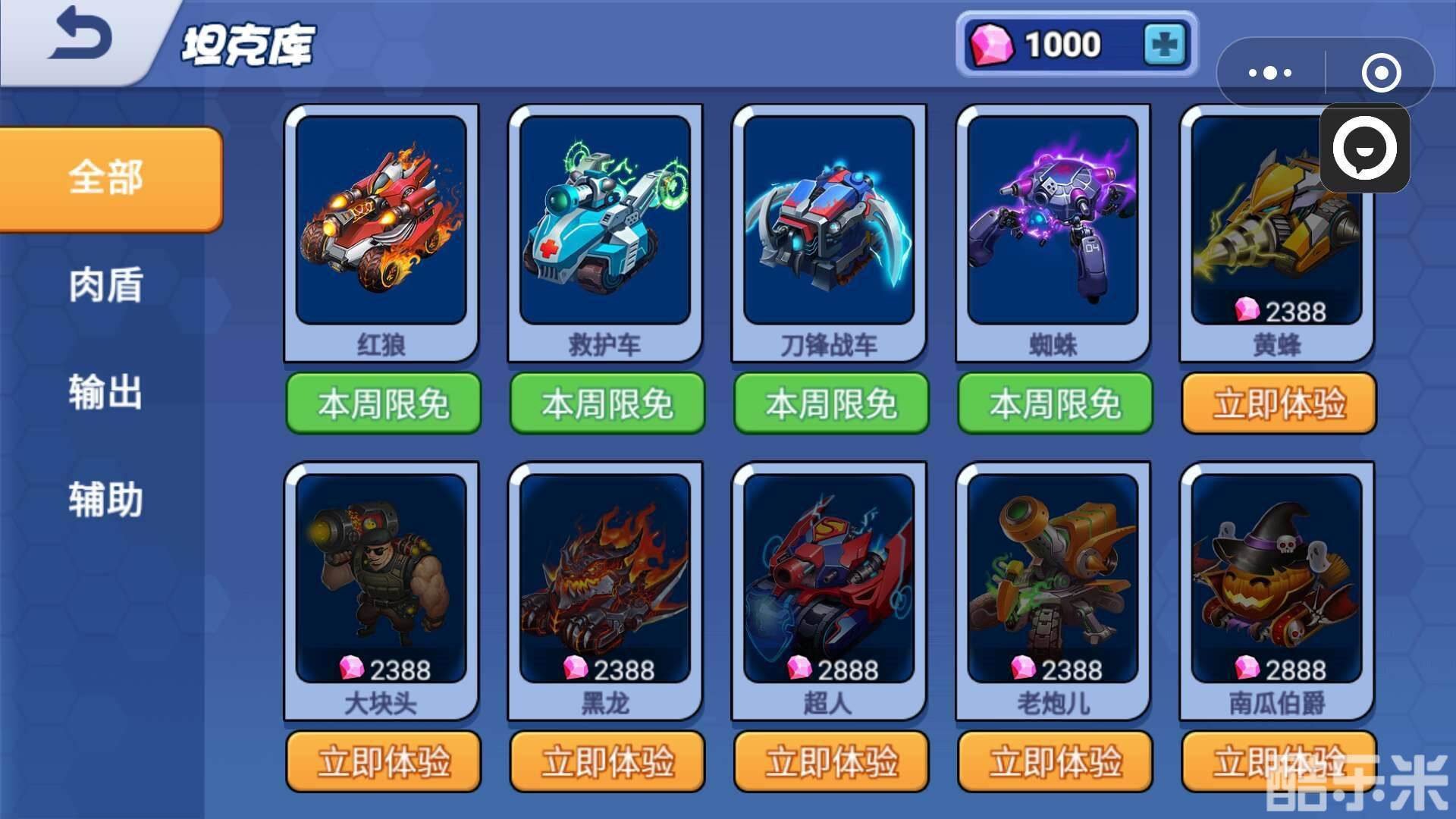The width and height of the screenshot is (1456, 819).
Task: Click the pink gem price 2888 on 超人
Action: click(x=831, y=670)
